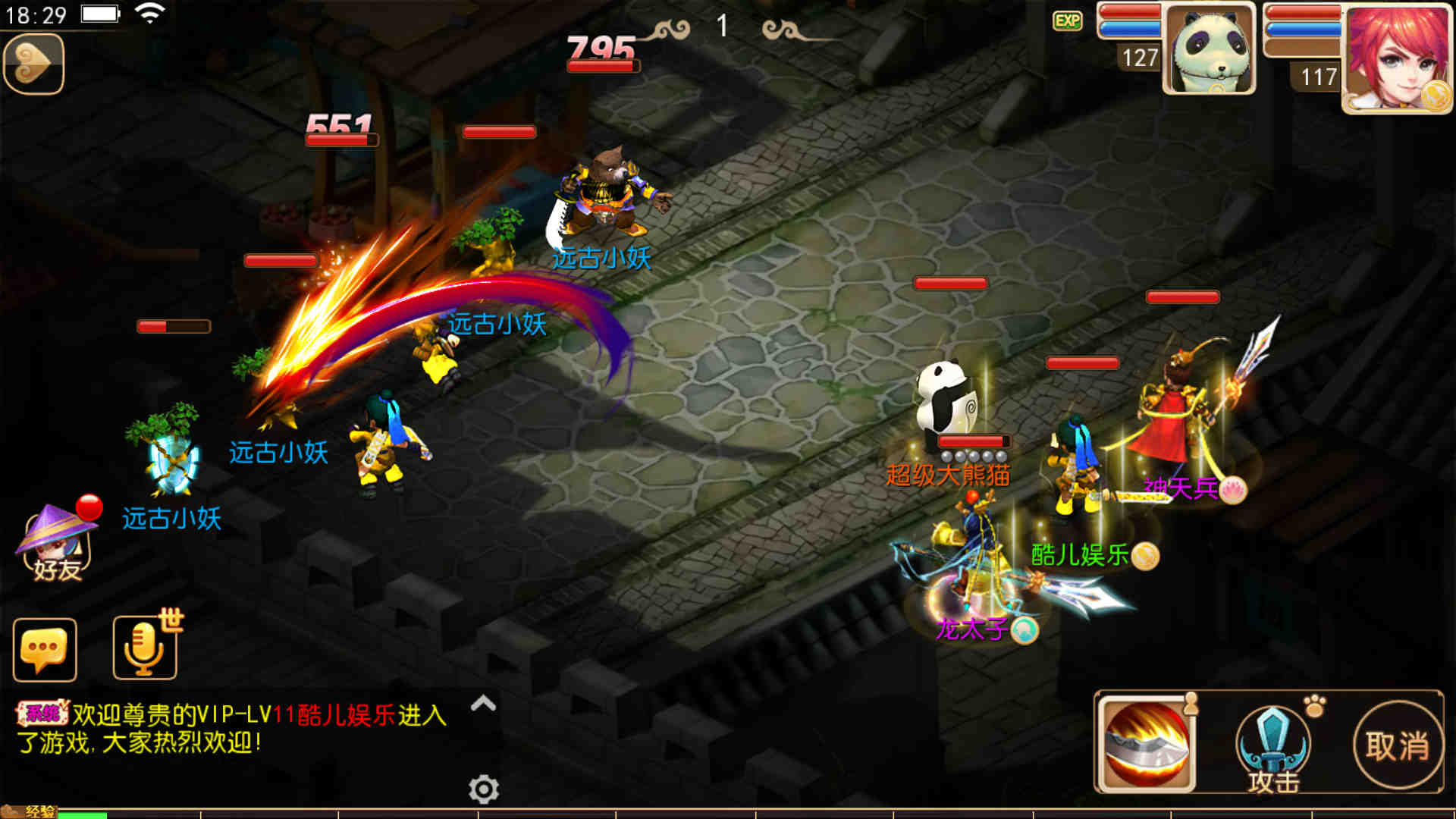
Task: Click the green EXP icon
Action: (1068, 20)
